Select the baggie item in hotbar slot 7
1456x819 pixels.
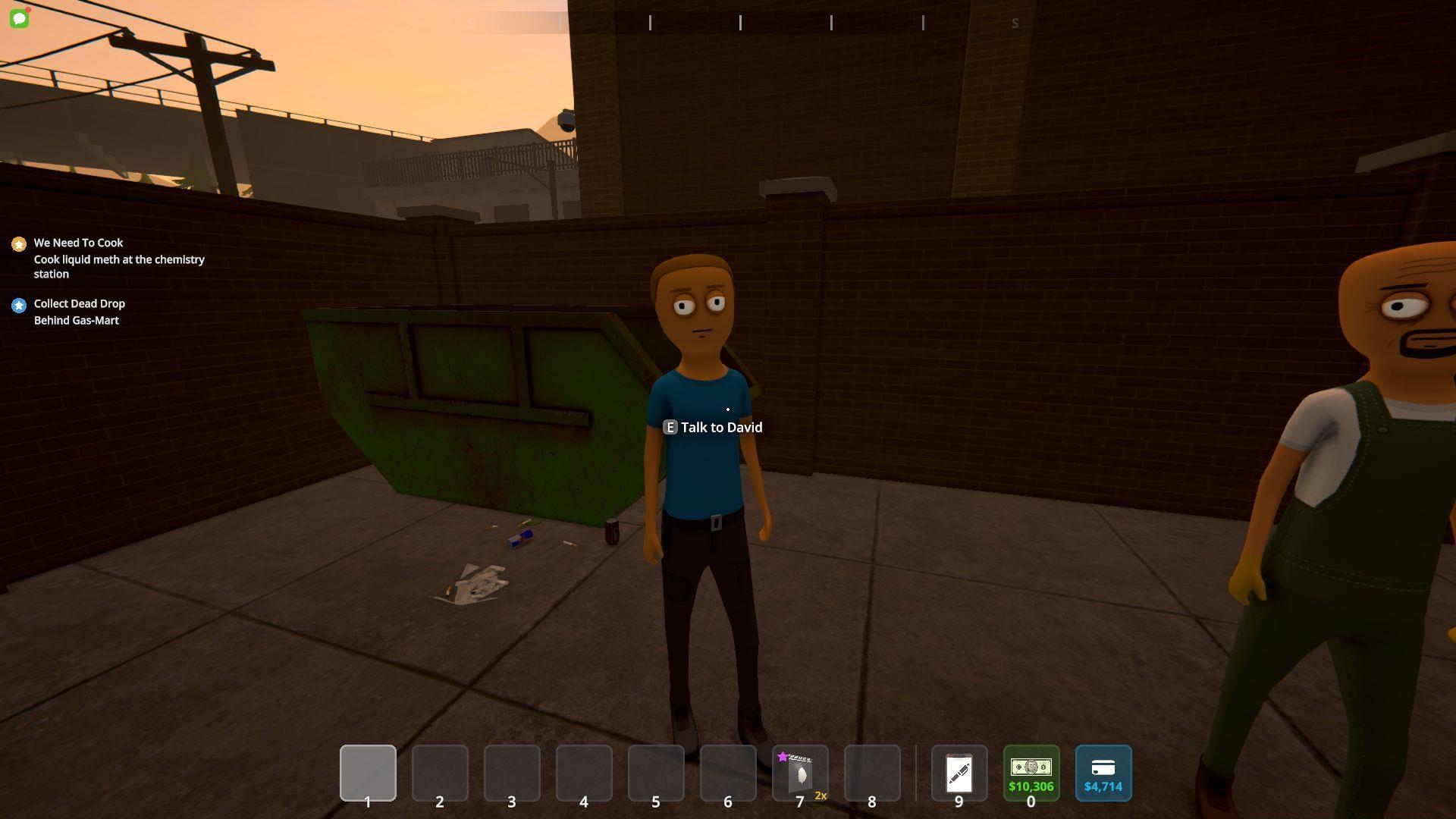click(800, 773)
